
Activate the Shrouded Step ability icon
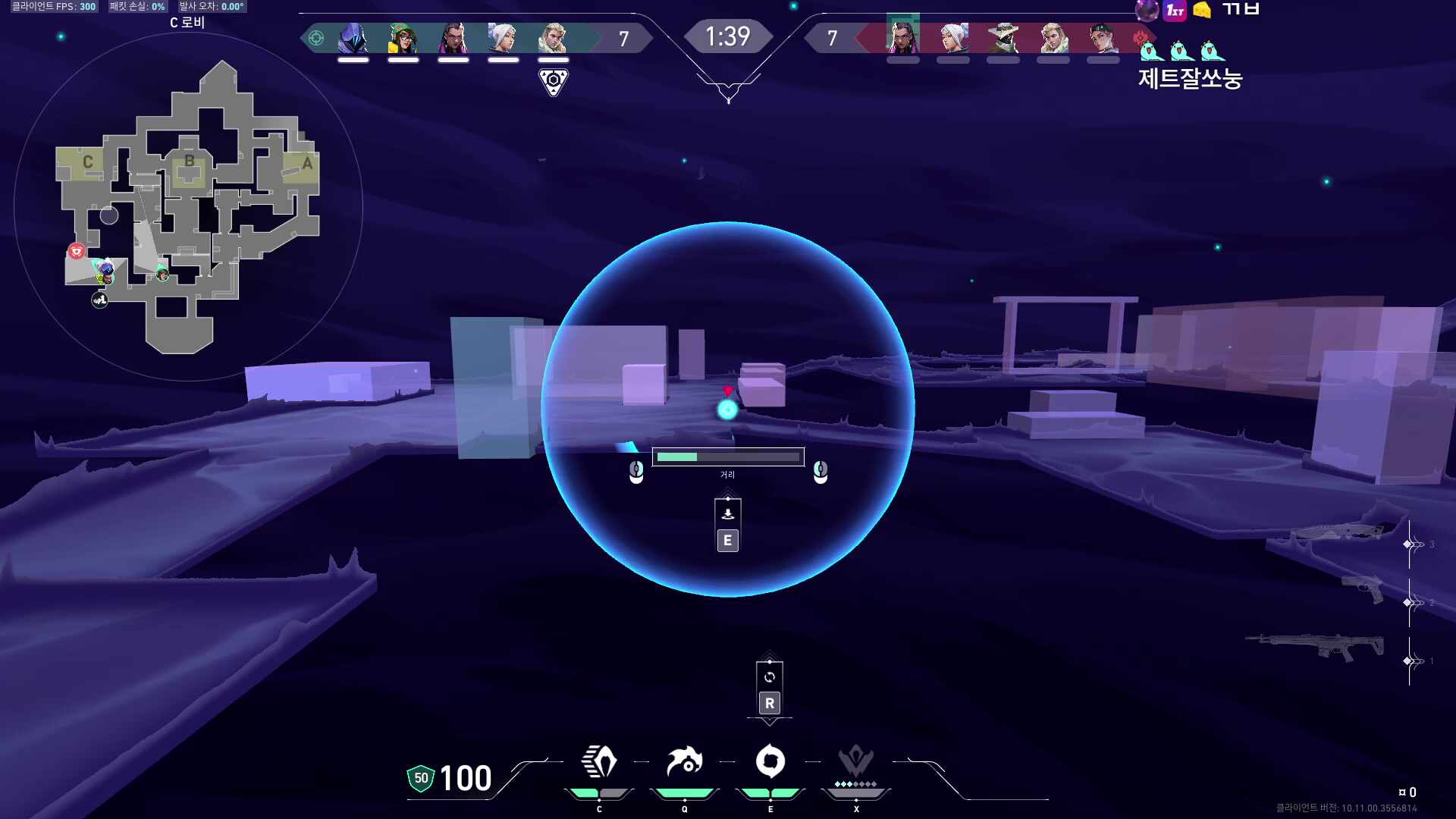pos(599,761)
